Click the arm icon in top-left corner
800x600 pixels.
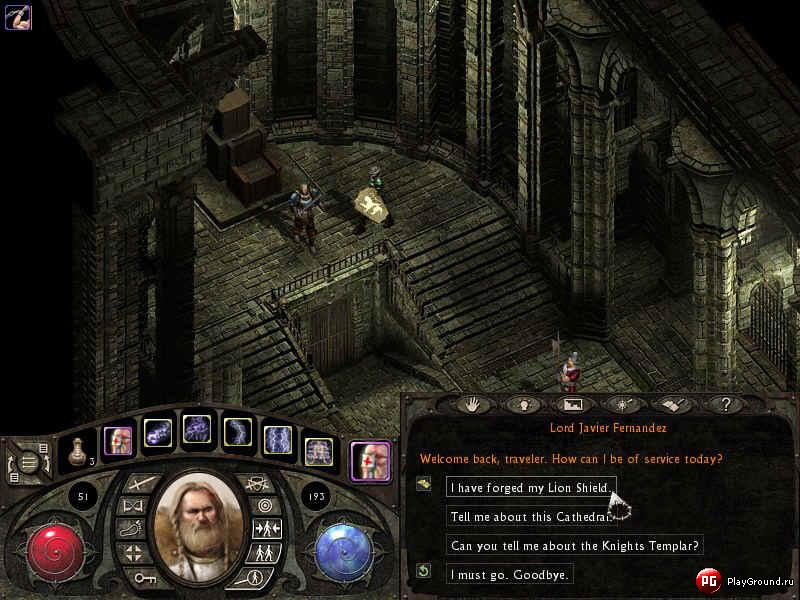point(18,17)
